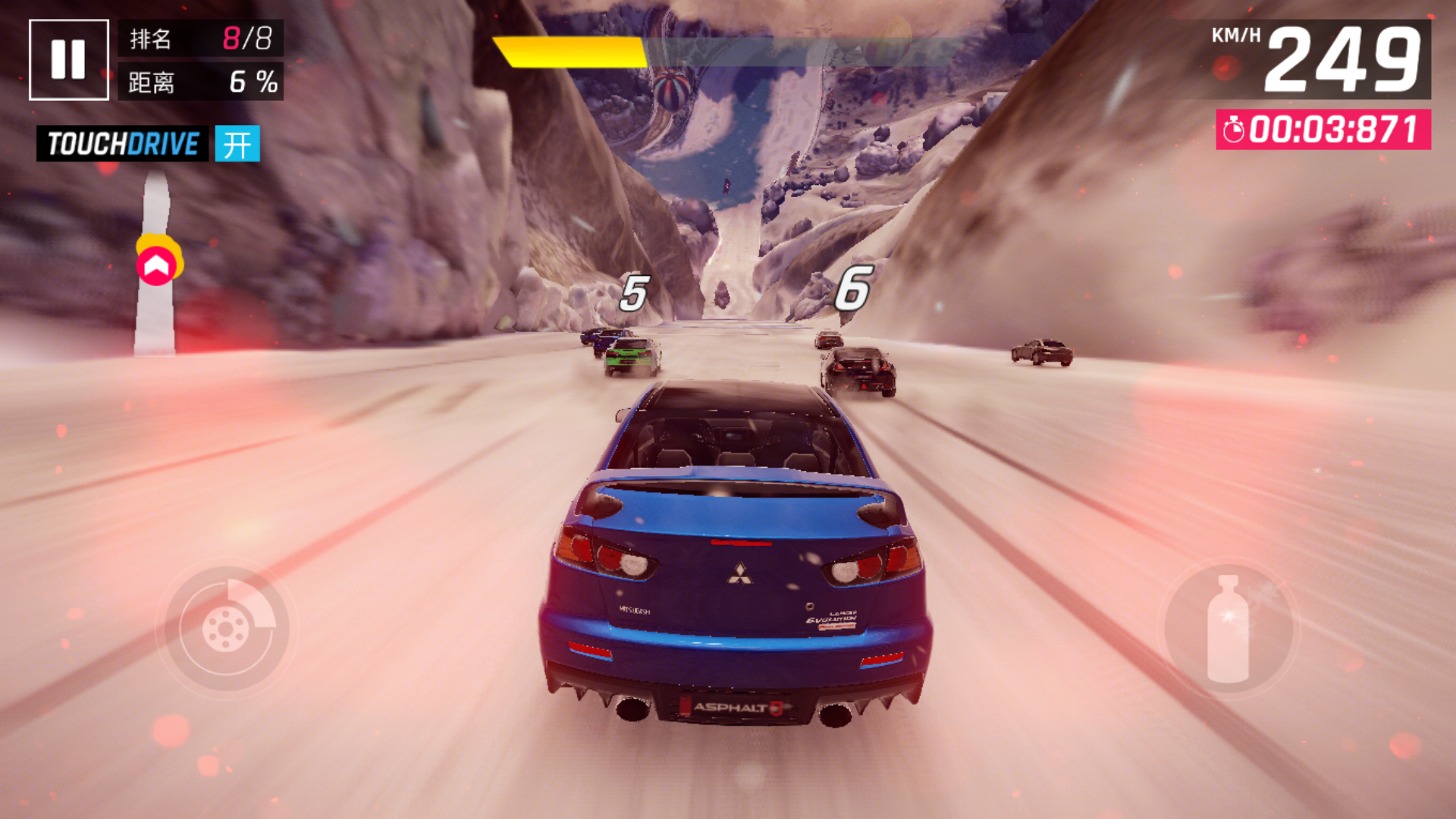Tap the brake drift button
The image size is (1456, 819).
point(227,628)
